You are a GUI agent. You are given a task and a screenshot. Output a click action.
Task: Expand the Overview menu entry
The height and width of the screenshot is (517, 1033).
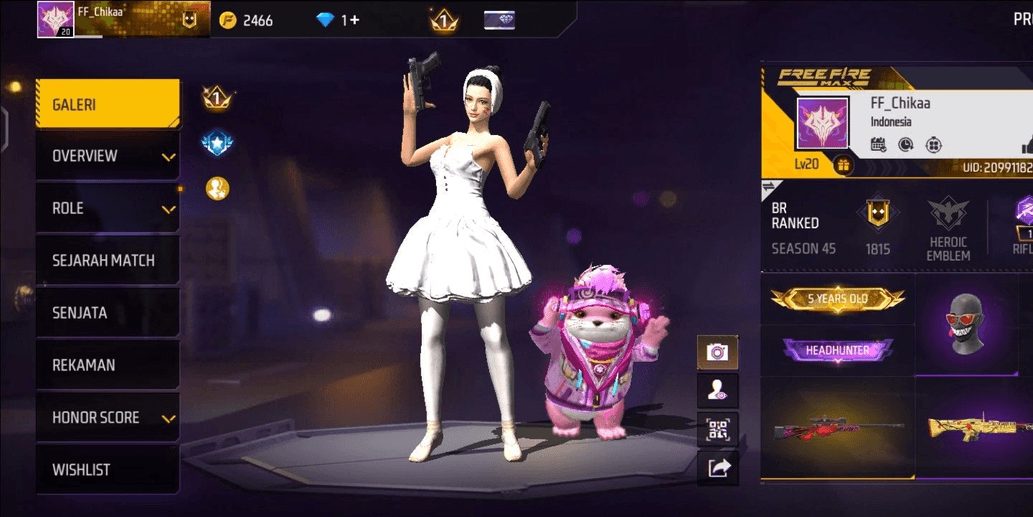pyautogui.click(x=107, y=156)
